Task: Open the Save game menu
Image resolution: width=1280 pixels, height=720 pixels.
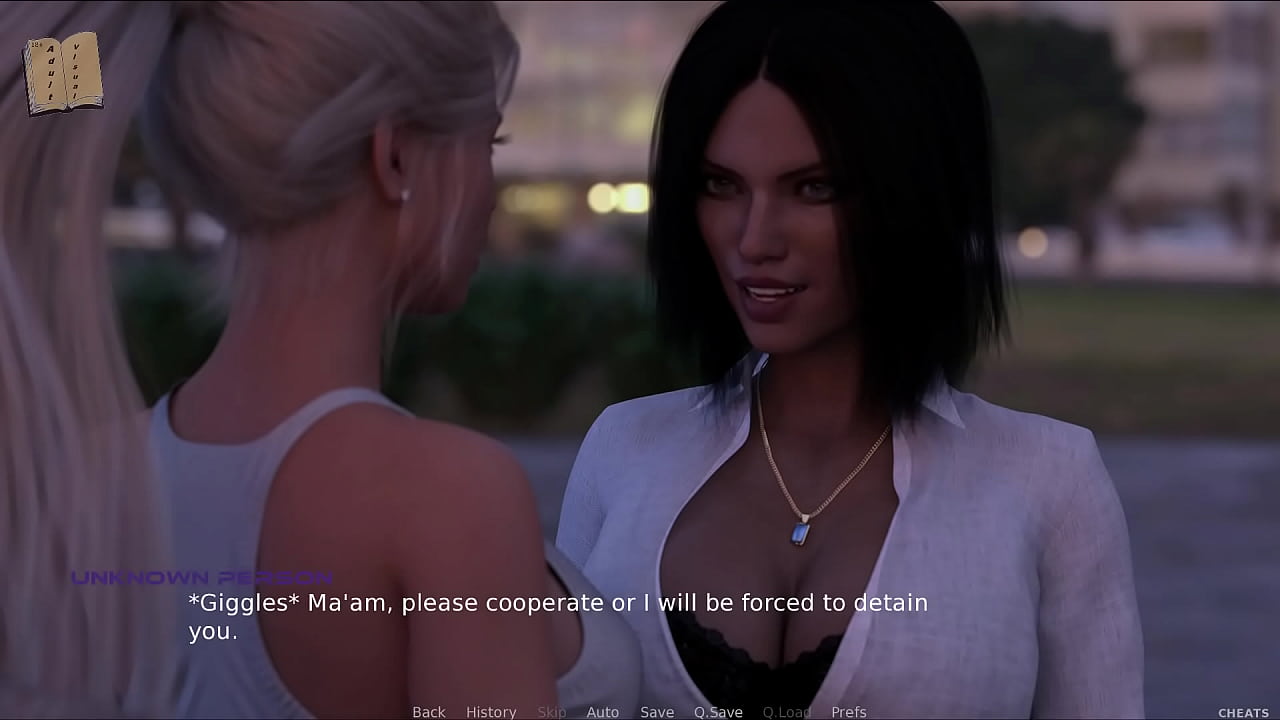Action: click(x=656, y=712)
